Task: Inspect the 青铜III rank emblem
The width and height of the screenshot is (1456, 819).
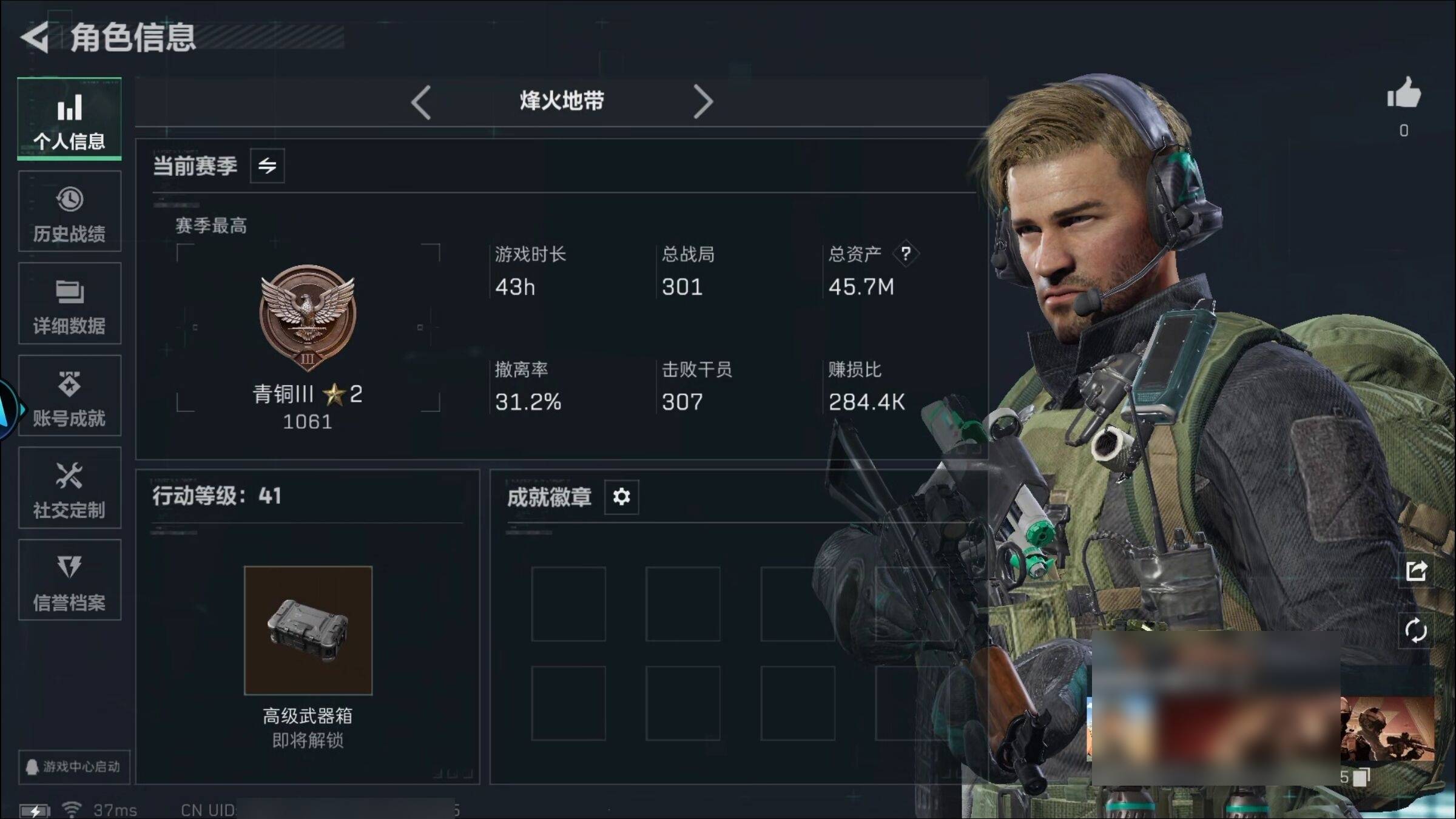Action: coord(308,317)
